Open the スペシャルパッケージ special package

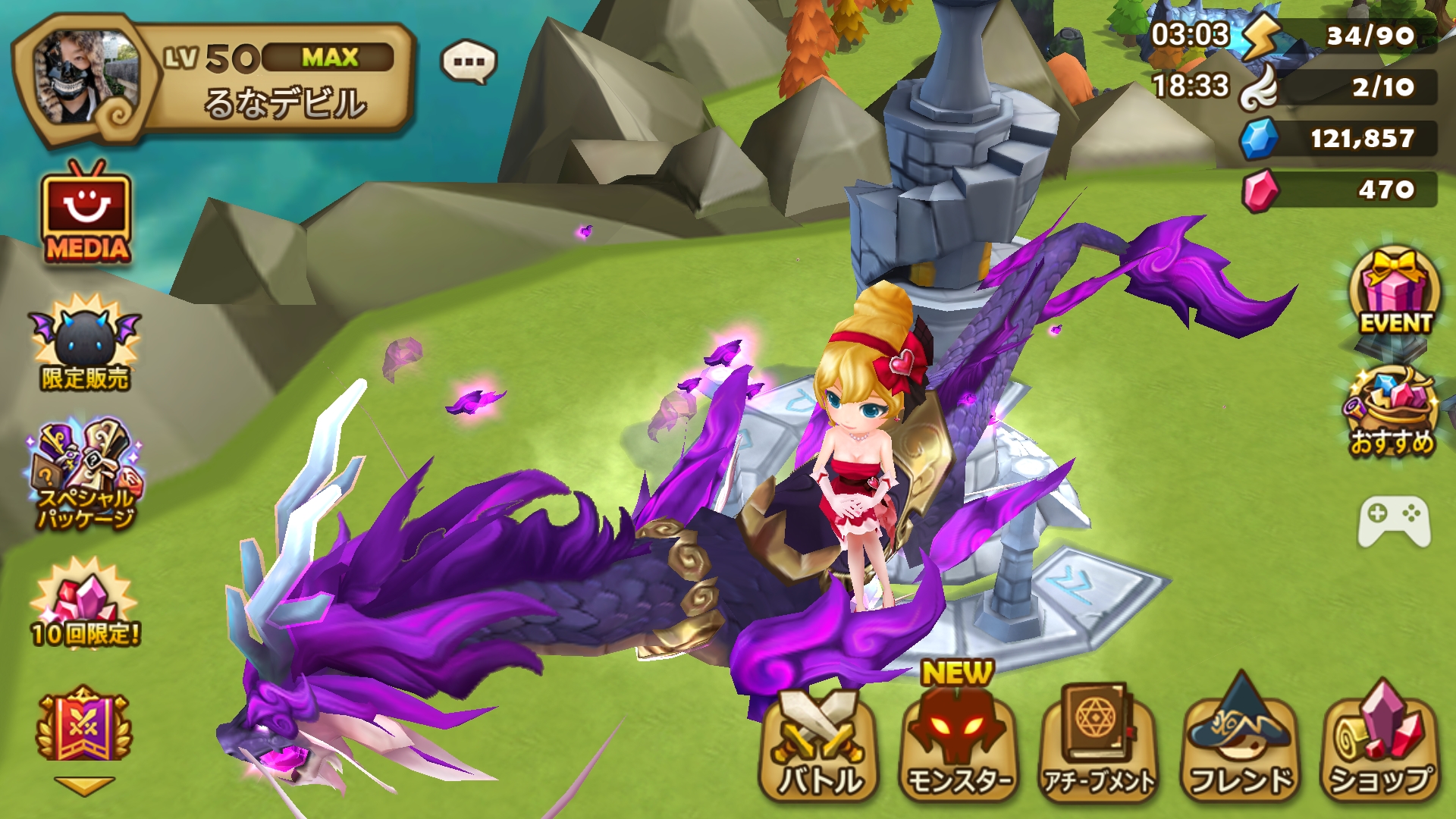pos(85,472)
